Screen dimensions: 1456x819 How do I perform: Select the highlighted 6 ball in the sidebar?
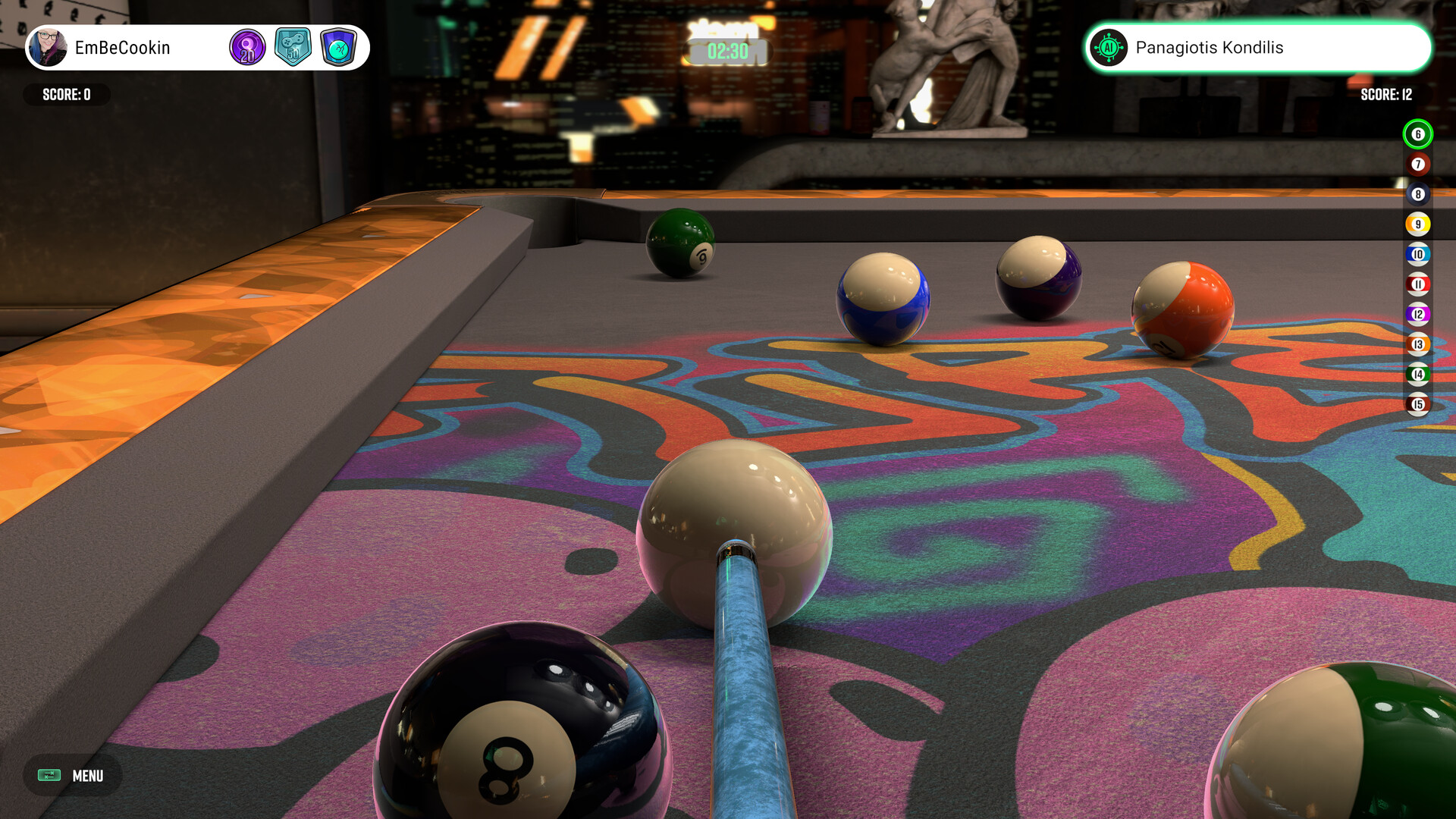click(x=1417, y=135)
